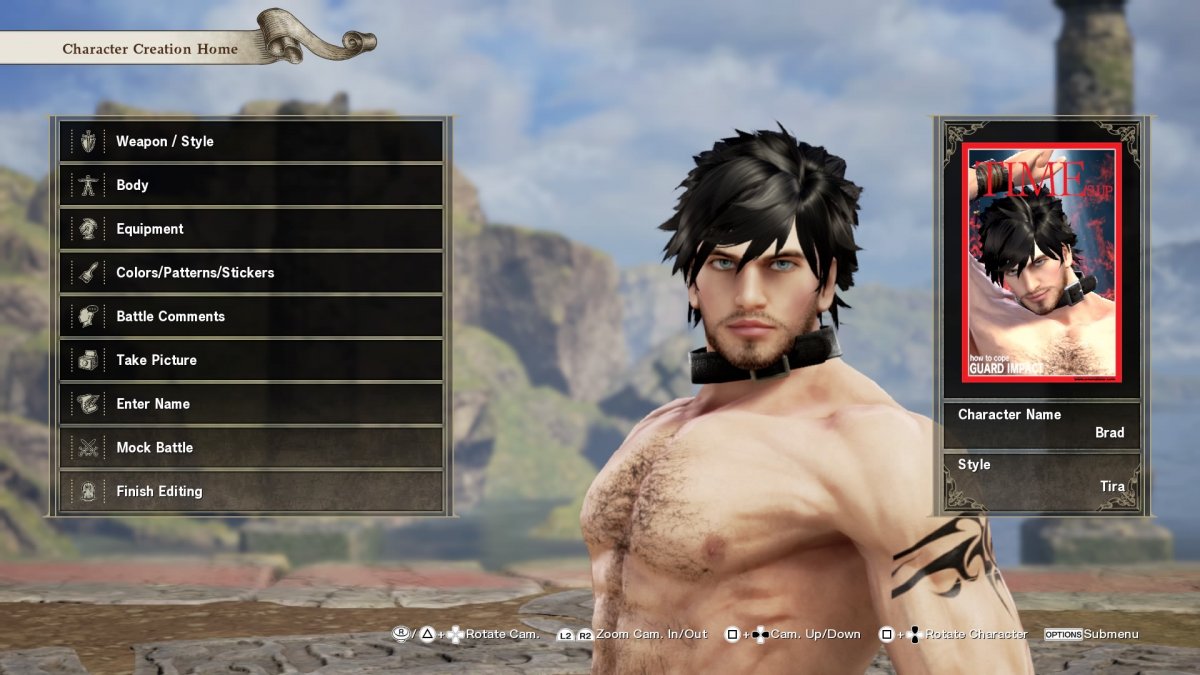The height and width of the screenshot is (675, 1200).
Task: Select the Take Picture option
Action: point(250,360)
